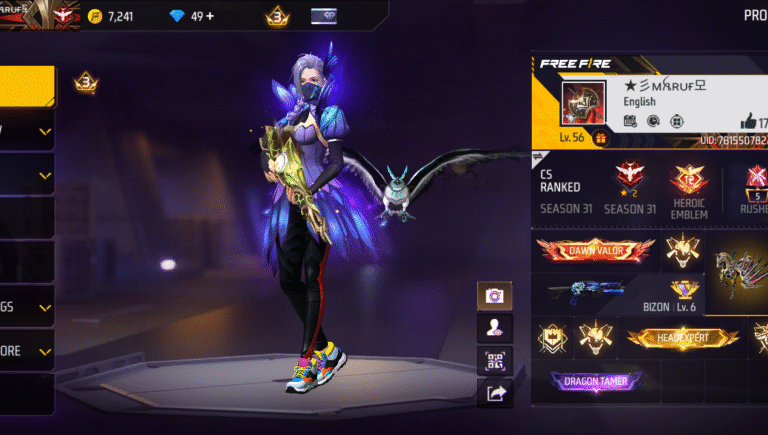
Task: Like the profile with the thumbs-up icon
Action: pyautogui.click(x=750, y=121)
